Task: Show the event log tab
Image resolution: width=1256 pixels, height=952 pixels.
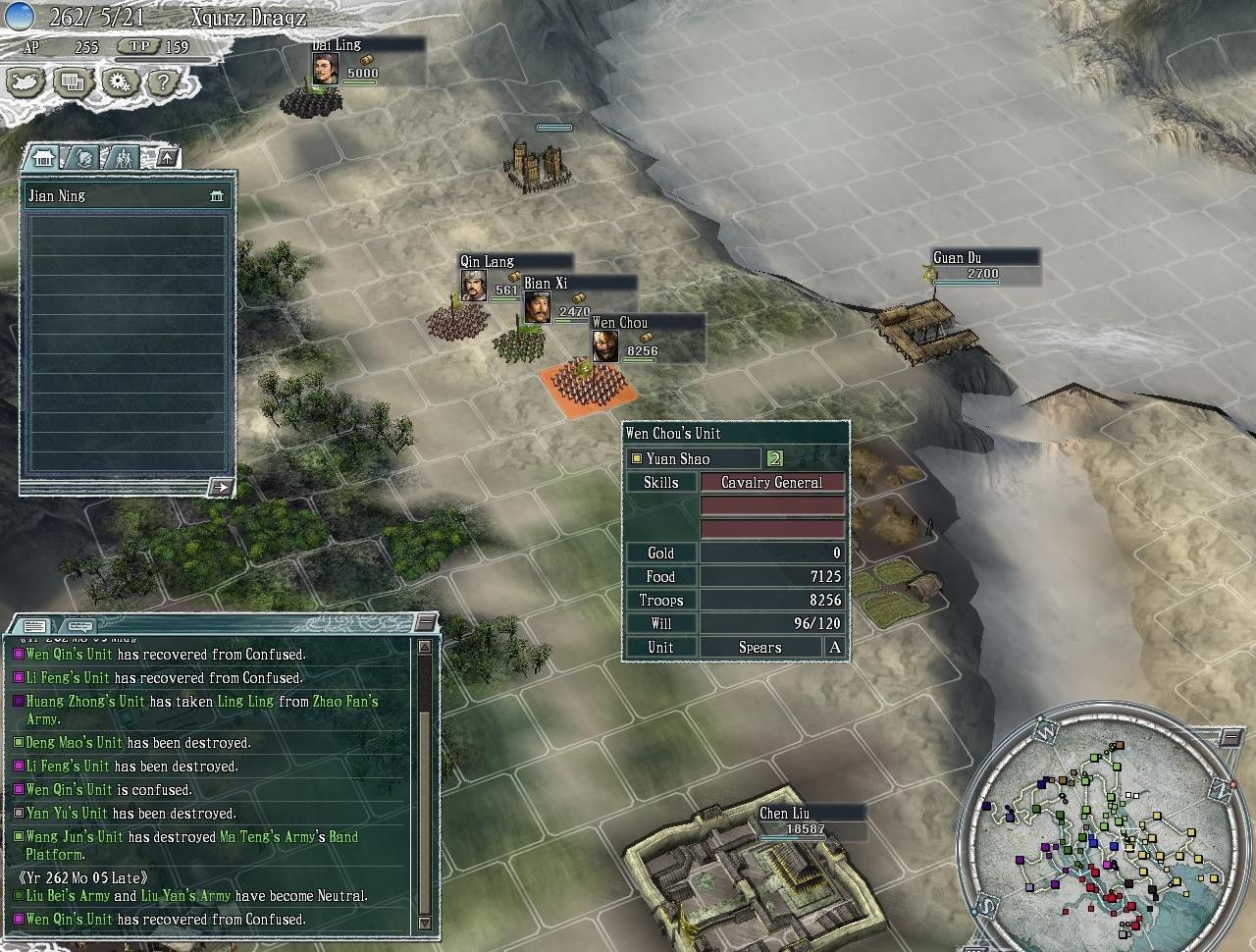Action: (x=33, y=625)
